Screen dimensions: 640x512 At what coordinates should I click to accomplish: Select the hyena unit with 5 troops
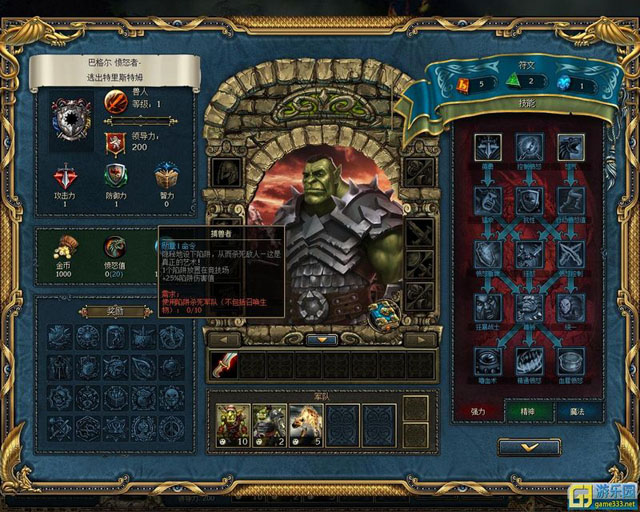(304, 422)
